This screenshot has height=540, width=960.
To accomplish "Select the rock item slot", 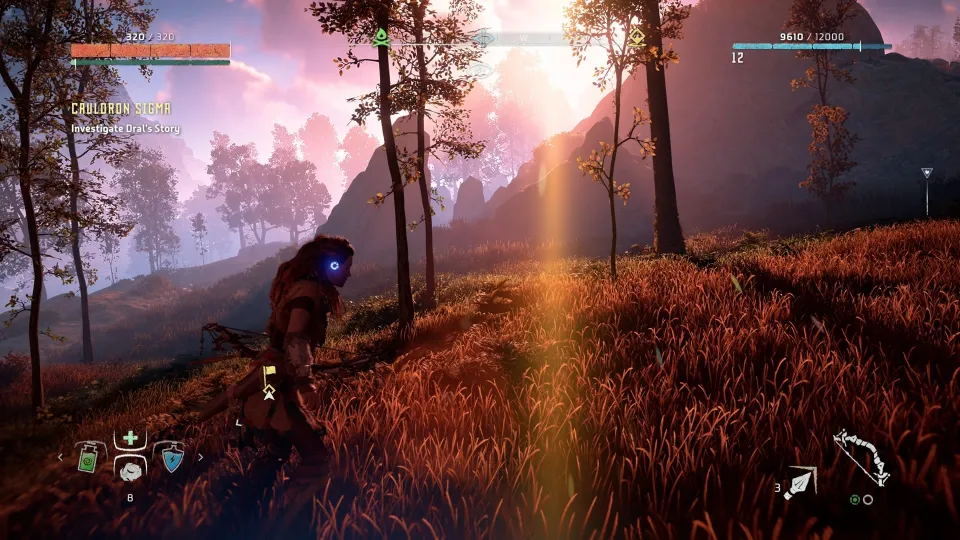I will pyautogui.click(x=130, y=470).
